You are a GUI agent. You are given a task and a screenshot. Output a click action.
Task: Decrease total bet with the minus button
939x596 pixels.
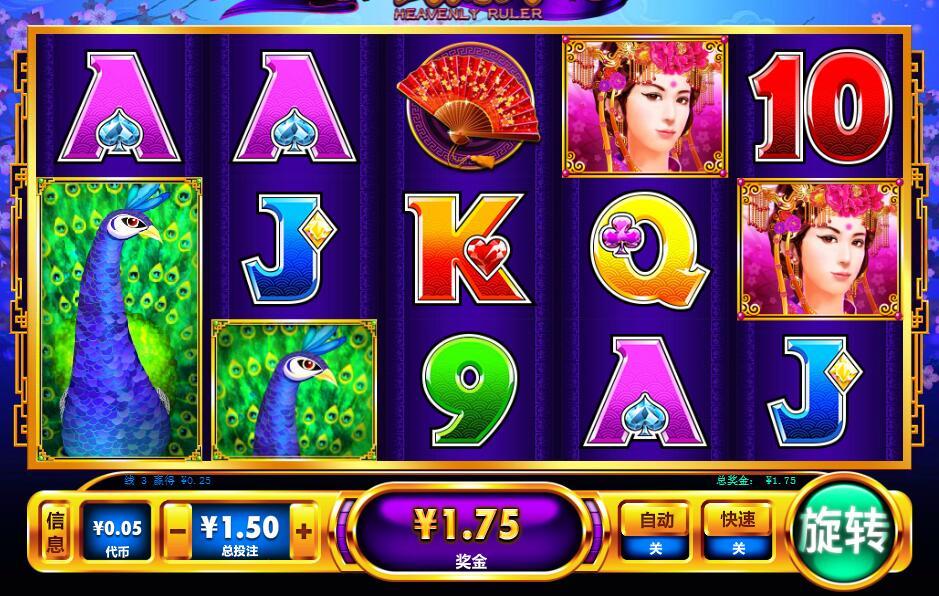click(x=177, y=531)
